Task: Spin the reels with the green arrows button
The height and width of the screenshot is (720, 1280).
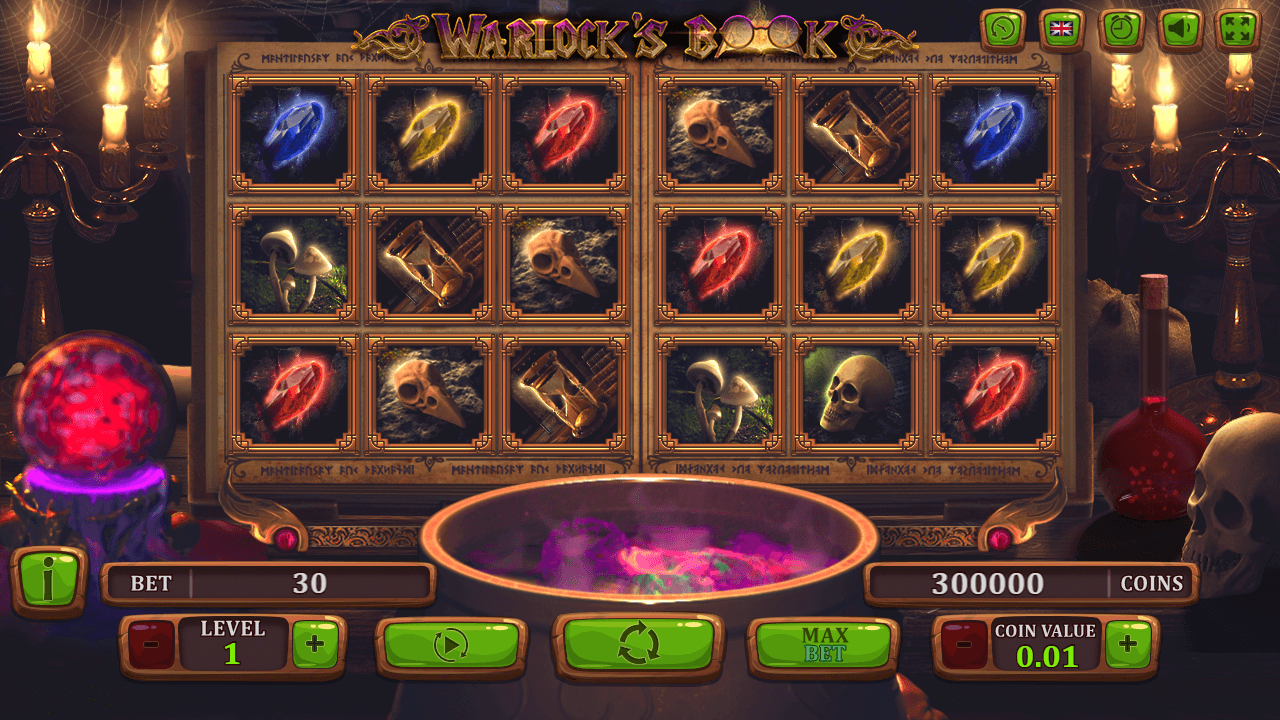Action: tap(639, 643)
